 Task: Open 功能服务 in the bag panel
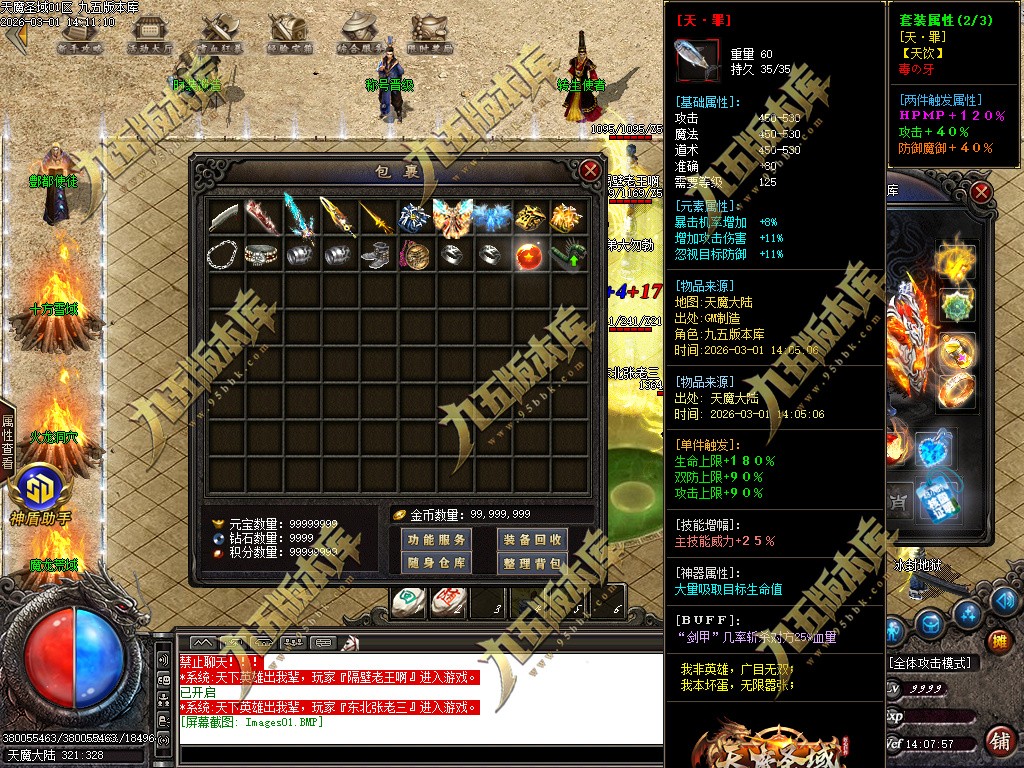pos(437,540)
